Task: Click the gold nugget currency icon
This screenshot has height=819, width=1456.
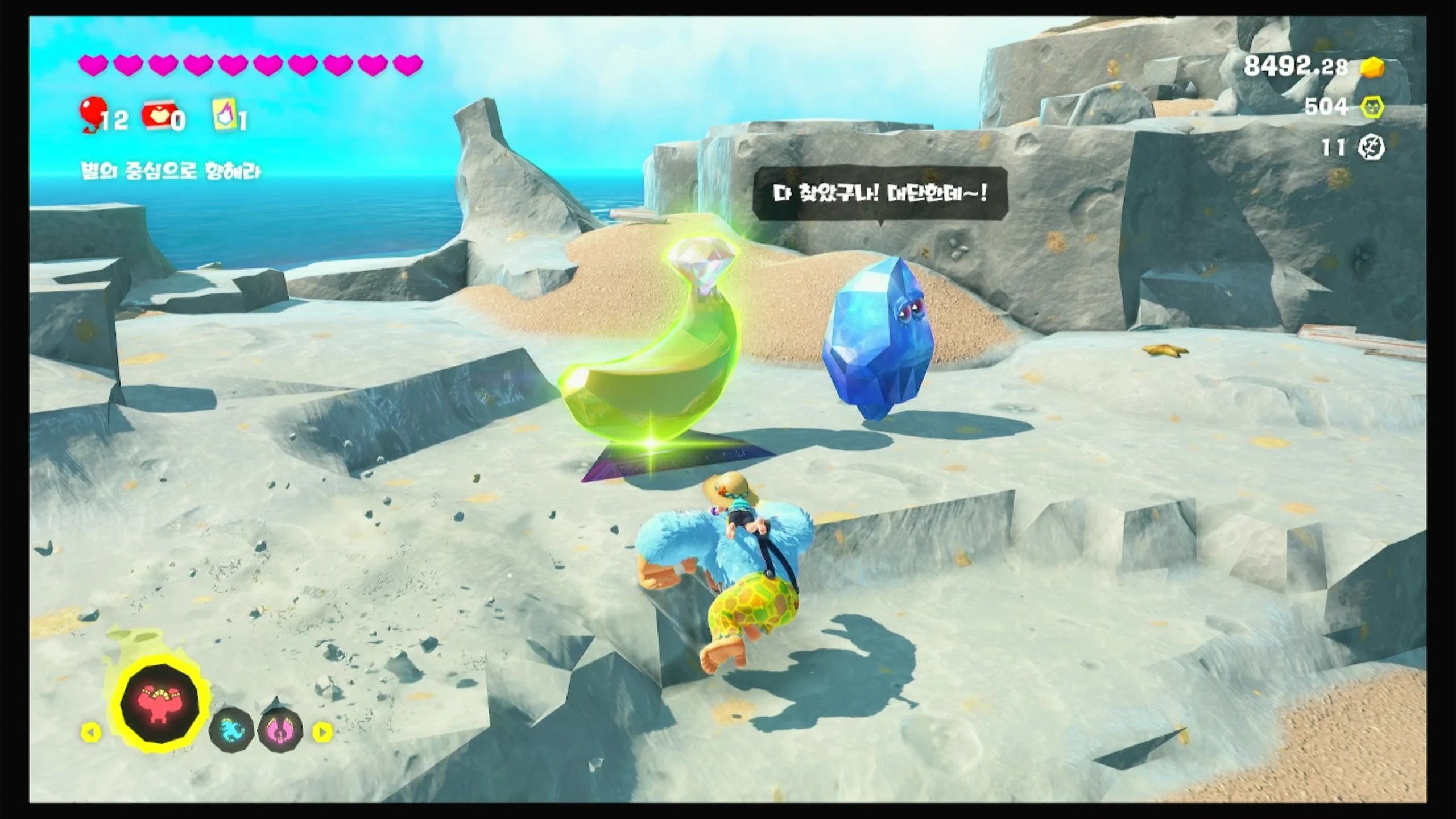Action: click(x=1372, y=68)
